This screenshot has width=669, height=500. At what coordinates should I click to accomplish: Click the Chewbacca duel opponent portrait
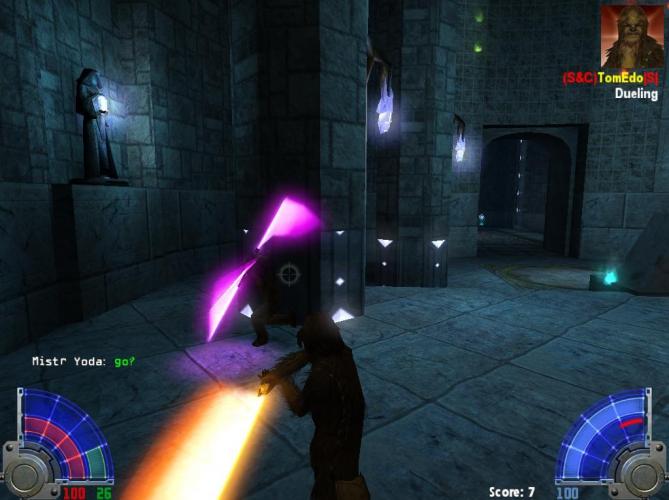(x=632, y=36)
